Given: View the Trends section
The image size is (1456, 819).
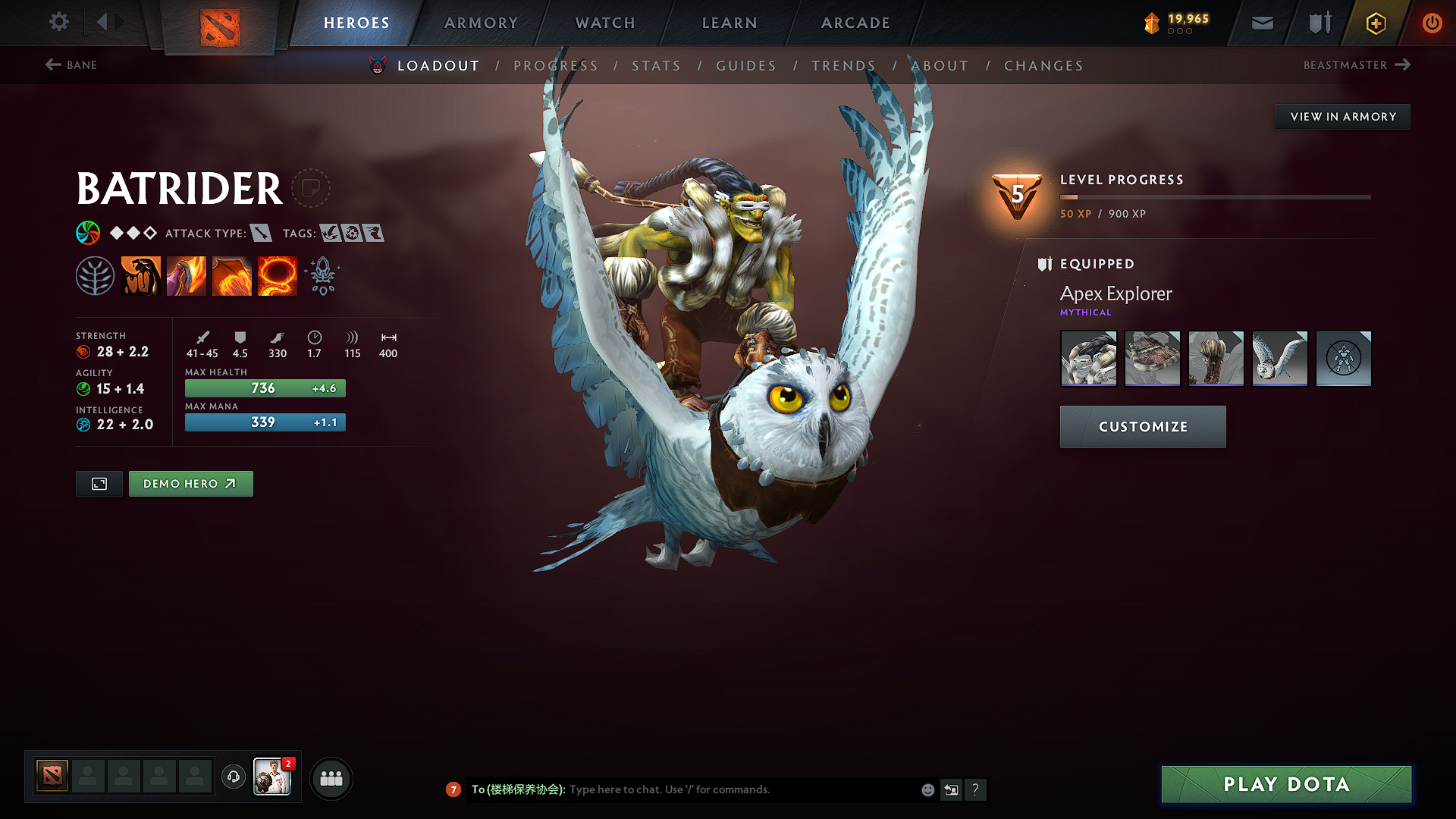Looking at the screenshot, I should coord(843,66).
